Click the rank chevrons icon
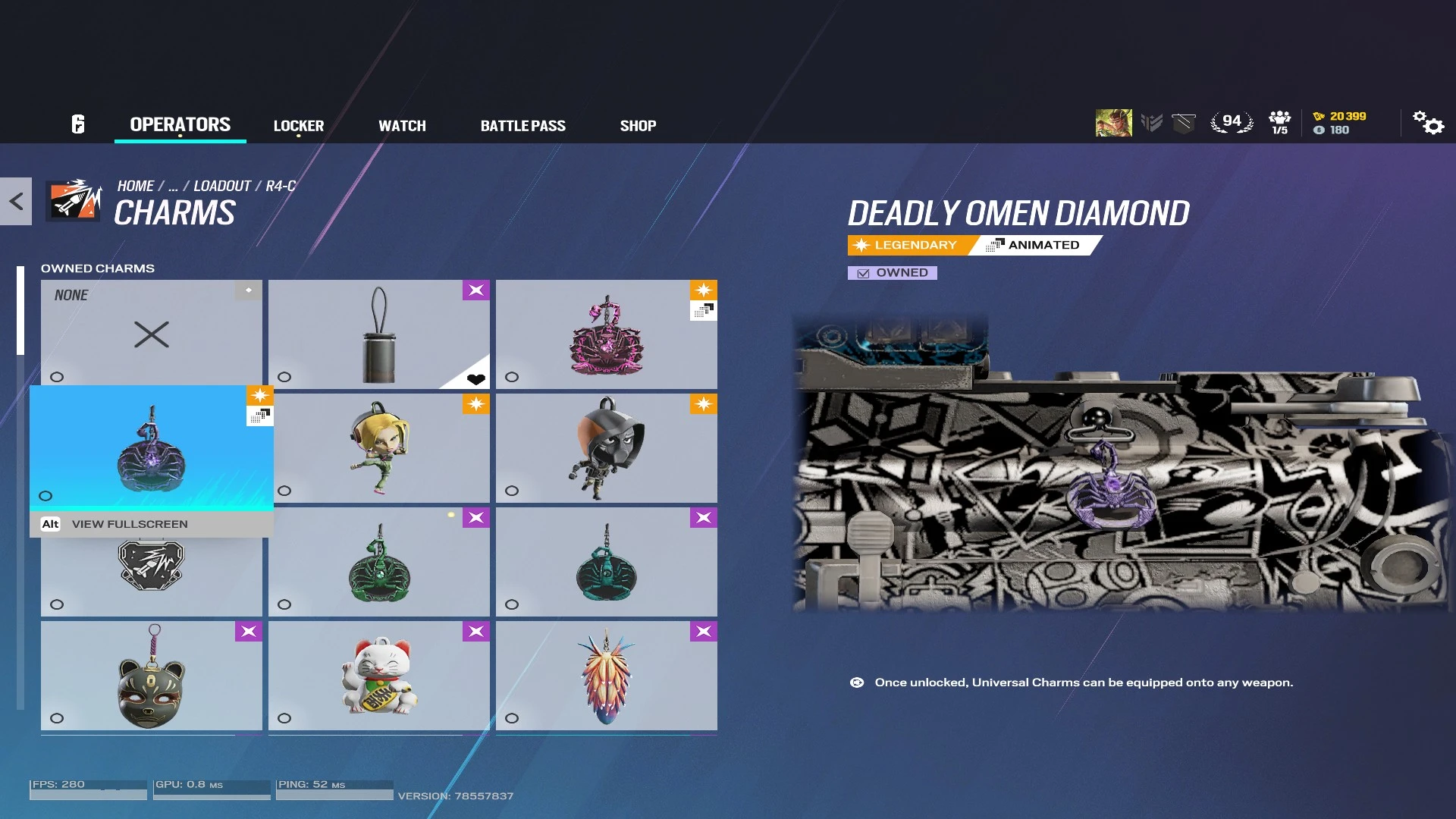Image resolution: width=1456 pixels, height=819 pixels. (1152, 121)
